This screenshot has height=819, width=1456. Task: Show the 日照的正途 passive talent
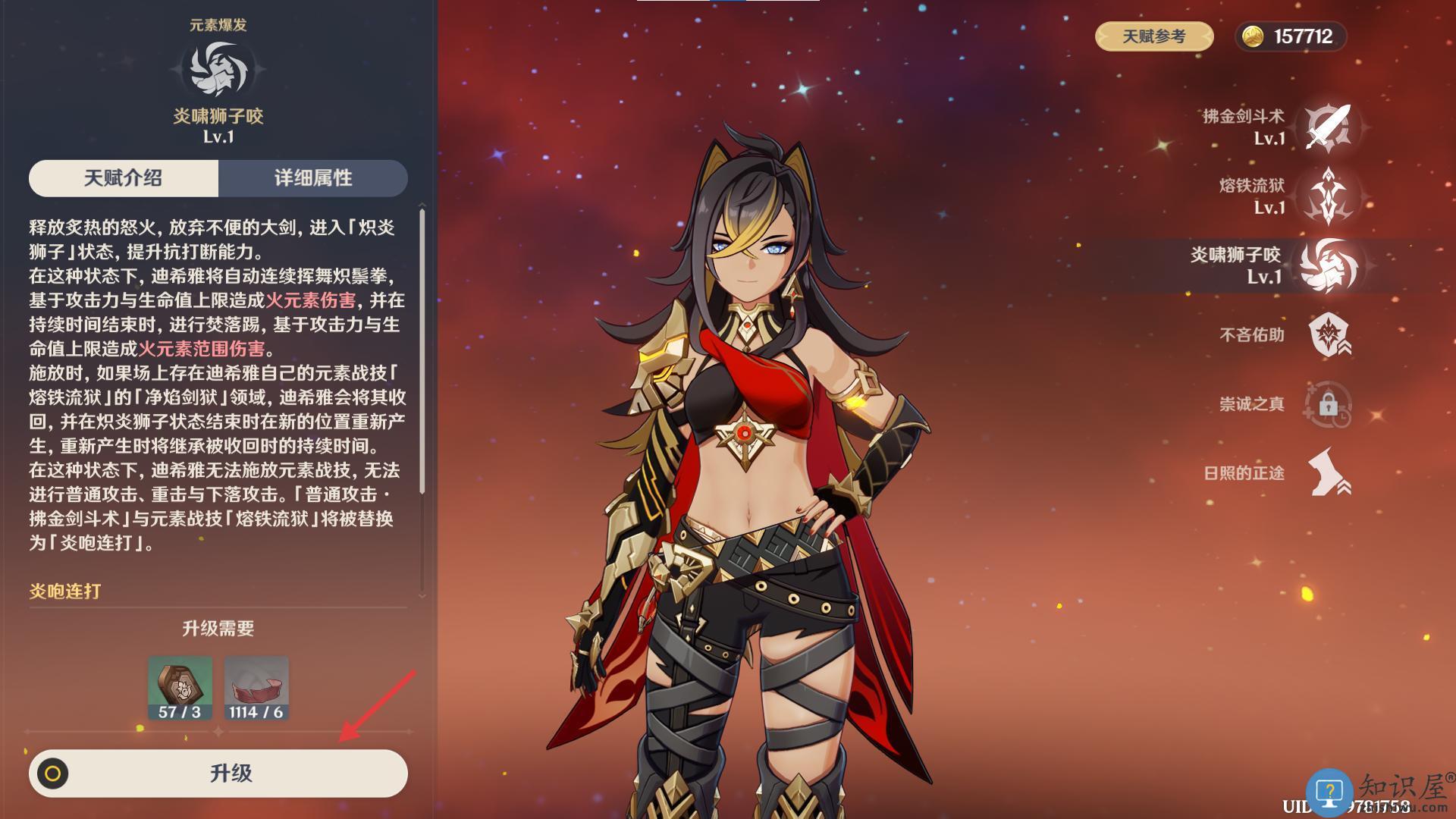[1328, 472]
